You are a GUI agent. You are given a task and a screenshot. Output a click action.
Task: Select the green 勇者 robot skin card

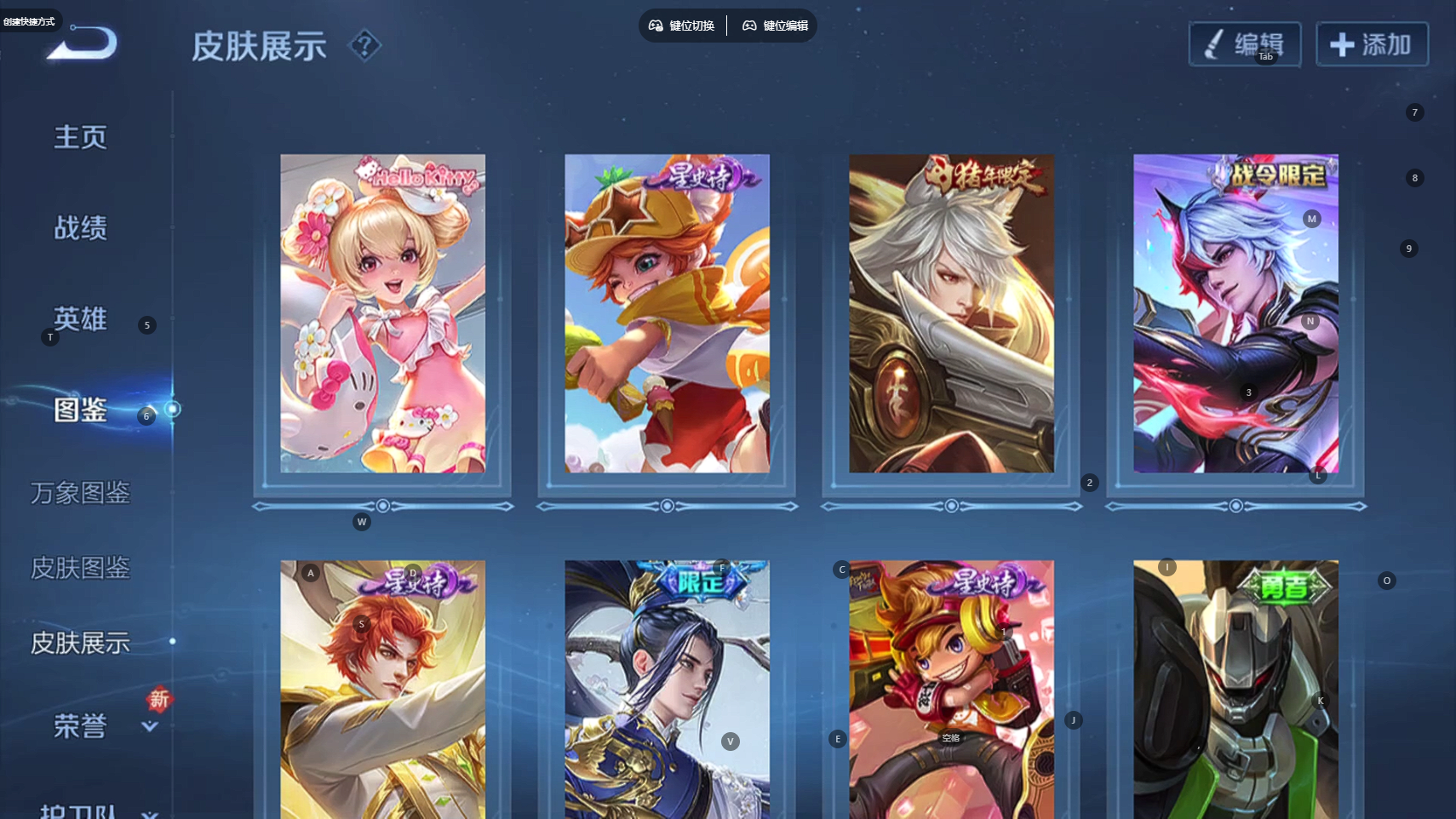[1235, 690]
